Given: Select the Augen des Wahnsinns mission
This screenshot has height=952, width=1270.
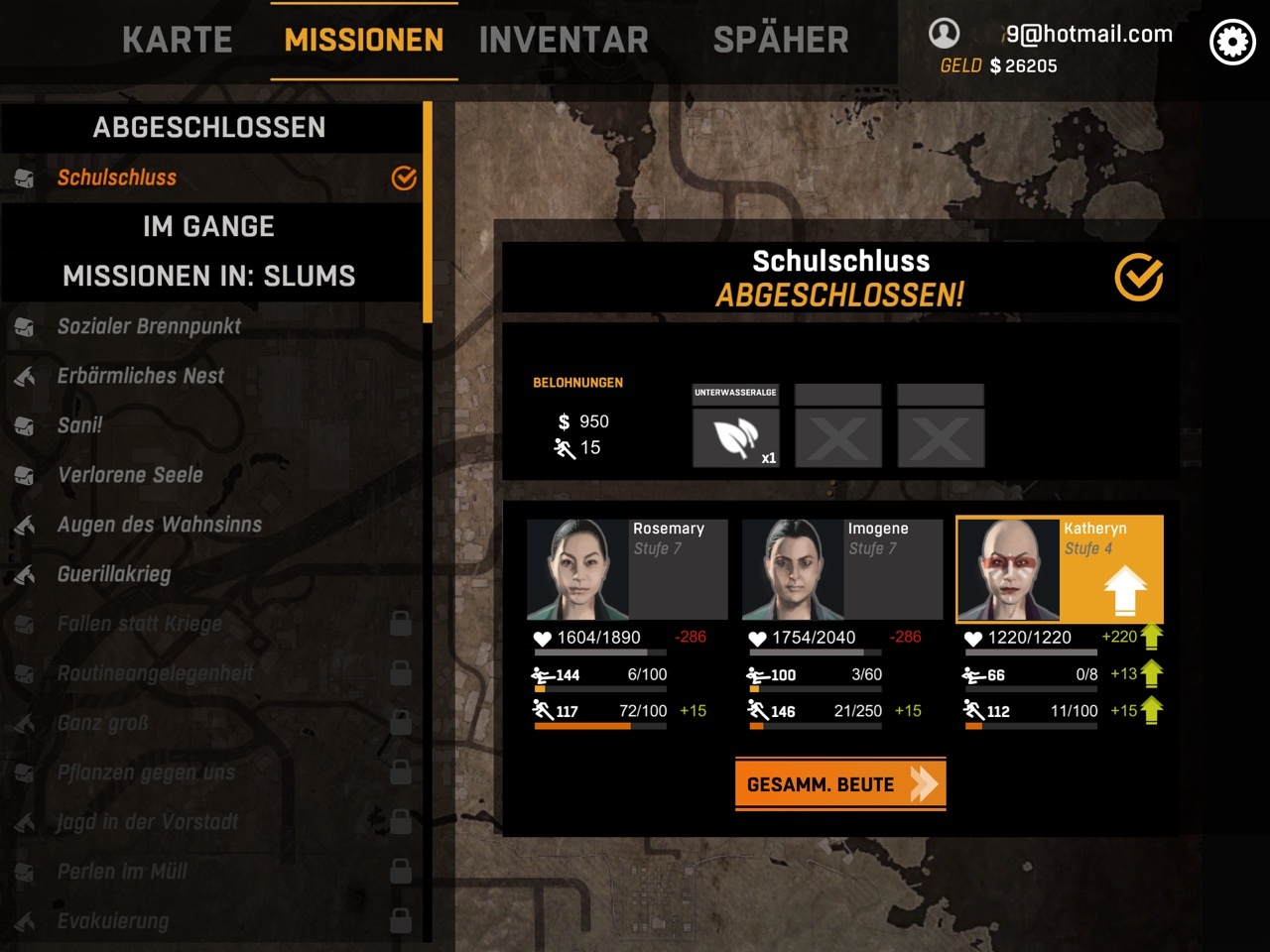Looking at the screenshot, I should coord(159,525).
